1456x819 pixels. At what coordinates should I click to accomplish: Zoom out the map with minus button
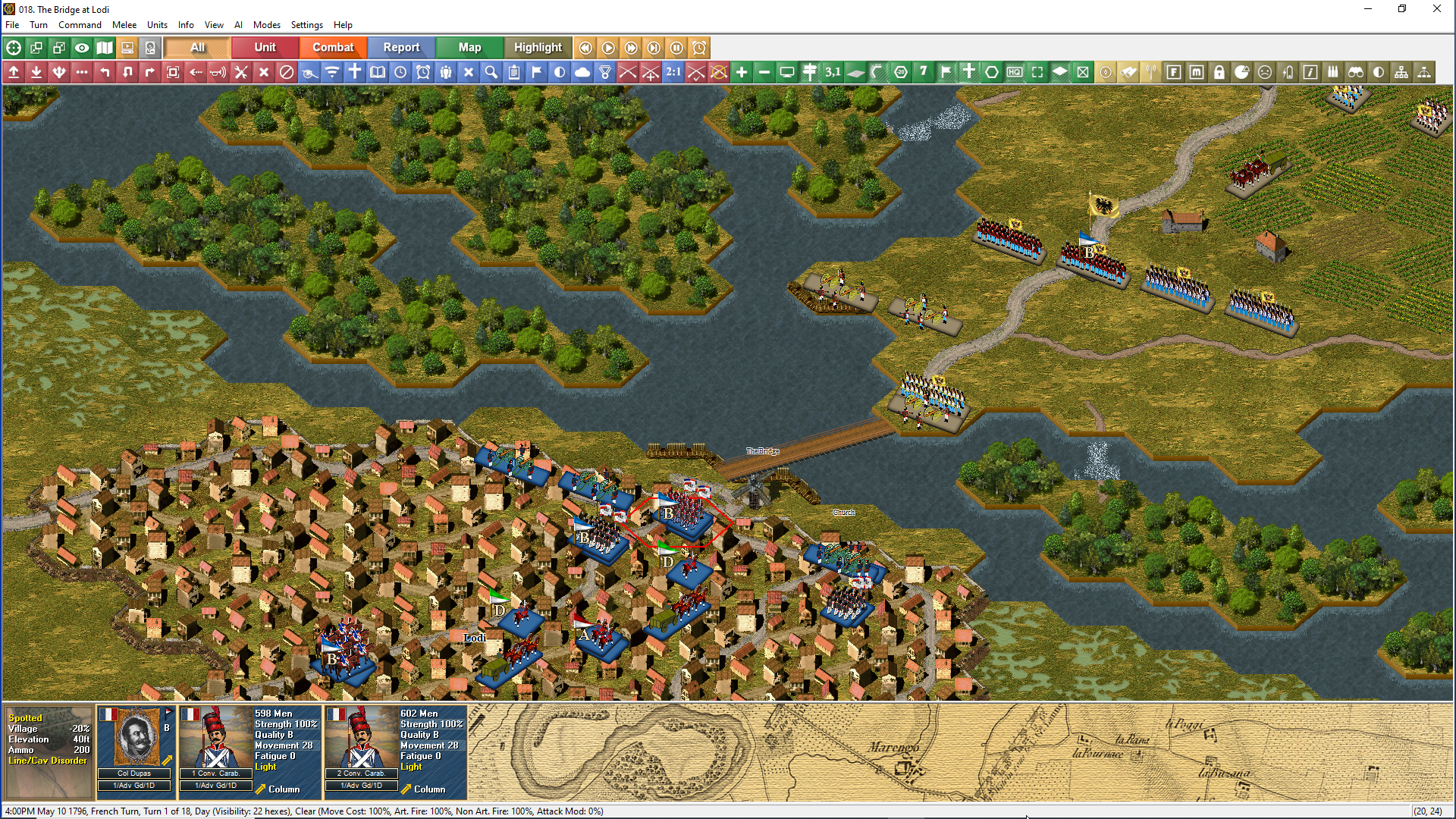coord(764,72)
